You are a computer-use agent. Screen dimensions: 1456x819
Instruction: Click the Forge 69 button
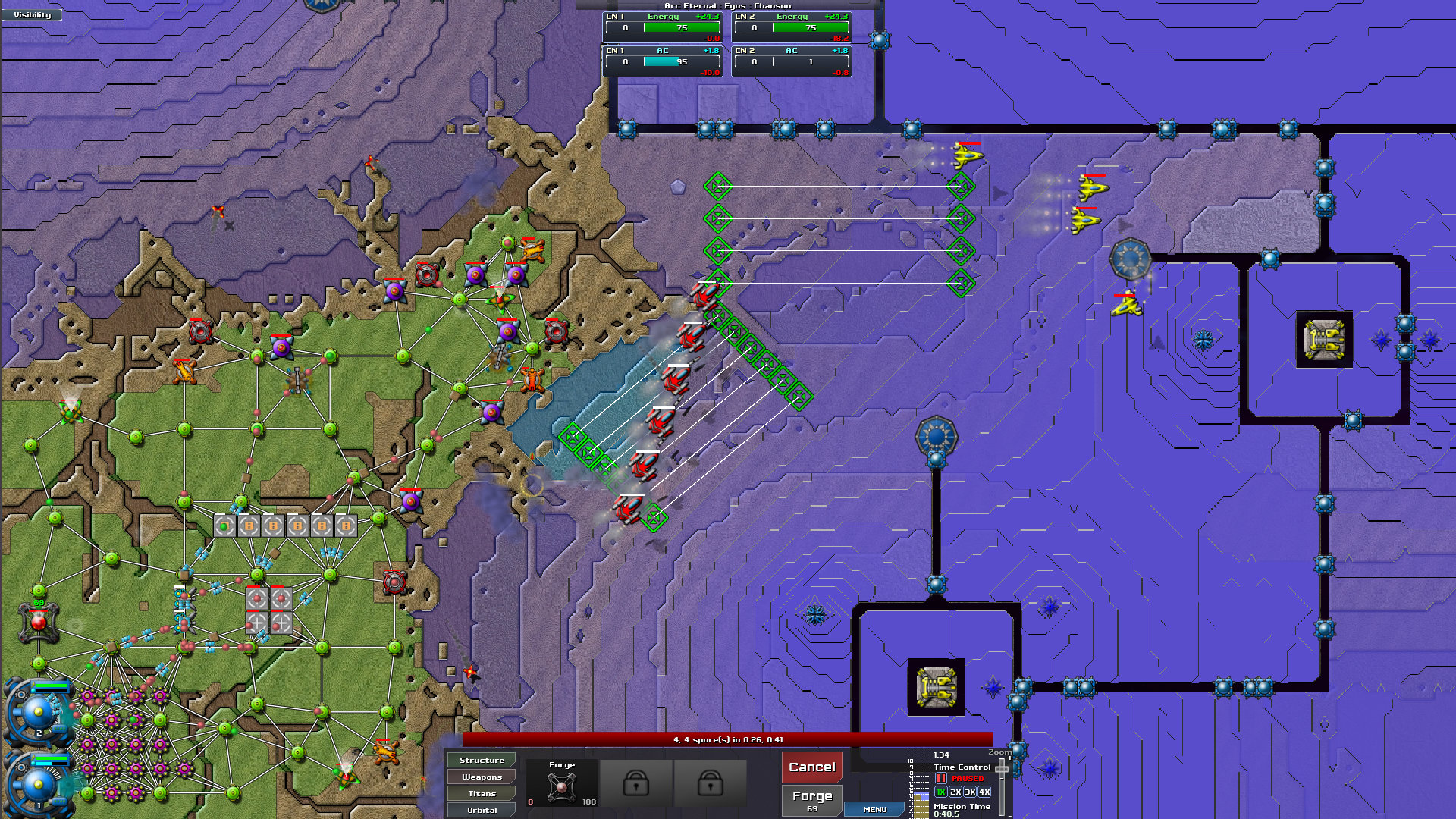(811, 799)
